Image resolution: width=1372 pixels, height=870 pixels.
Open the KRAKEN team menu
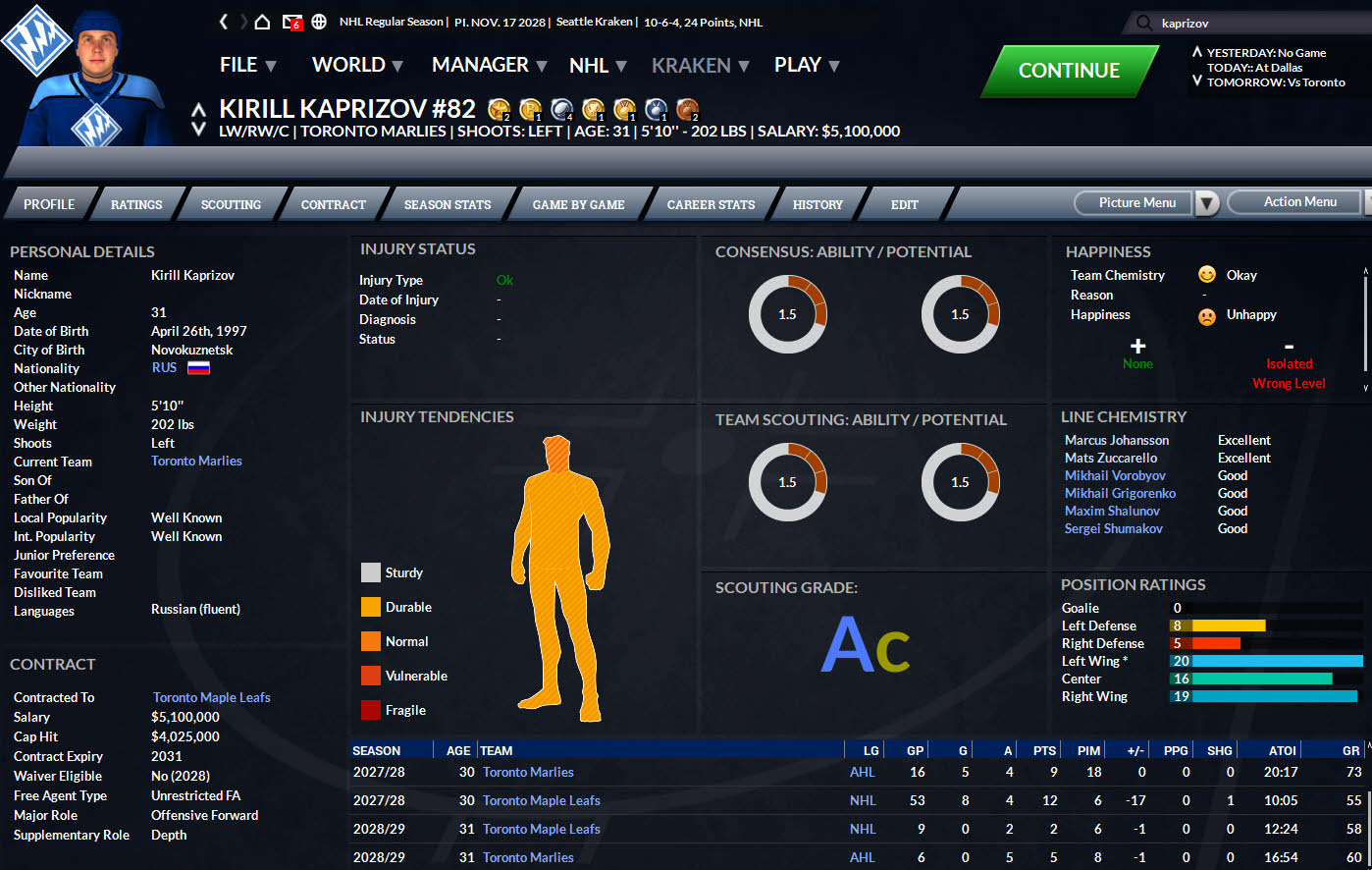[700, 66]
